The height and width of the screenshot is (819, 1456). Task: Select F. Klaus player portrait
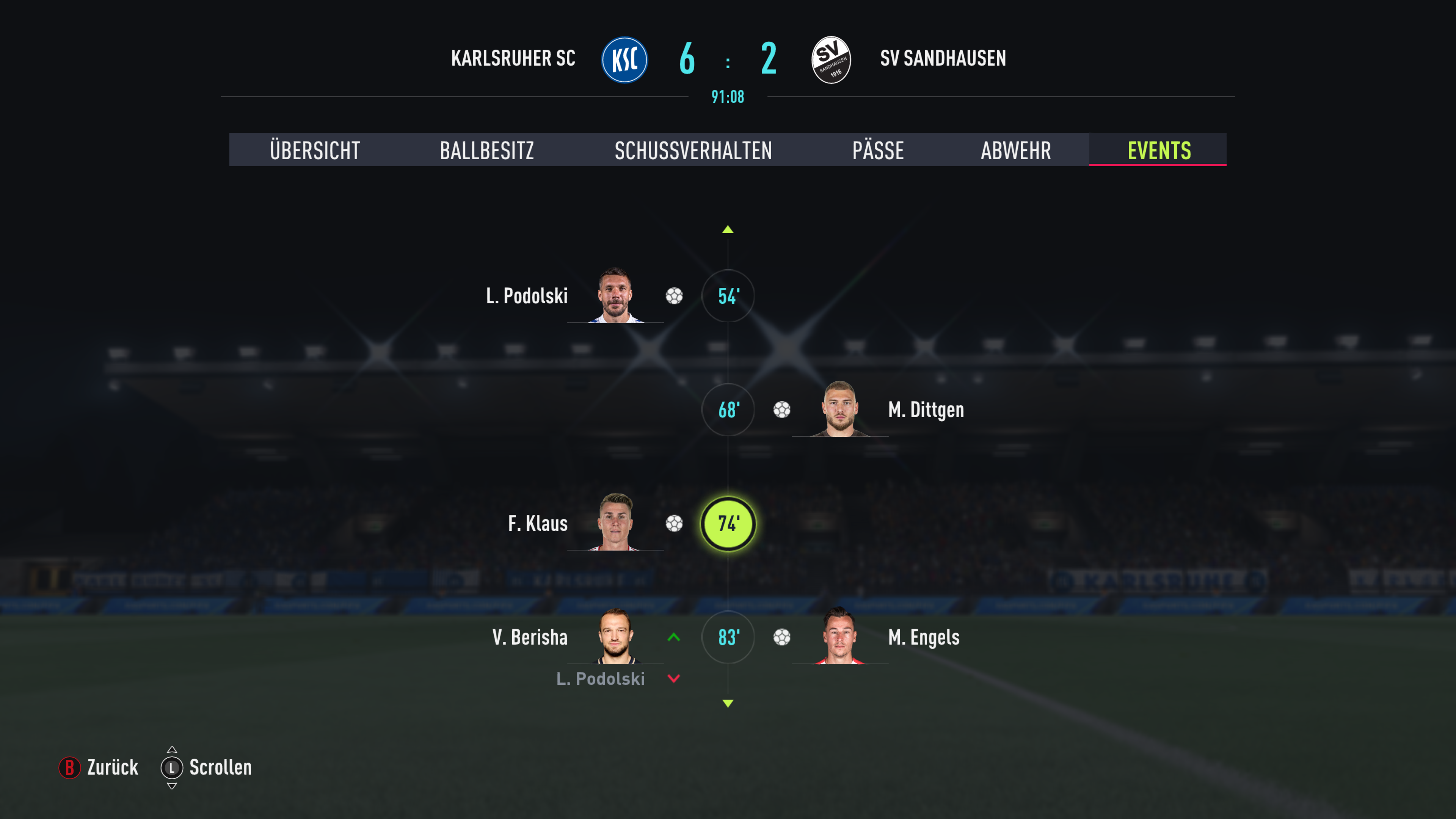tap(615, 522)
